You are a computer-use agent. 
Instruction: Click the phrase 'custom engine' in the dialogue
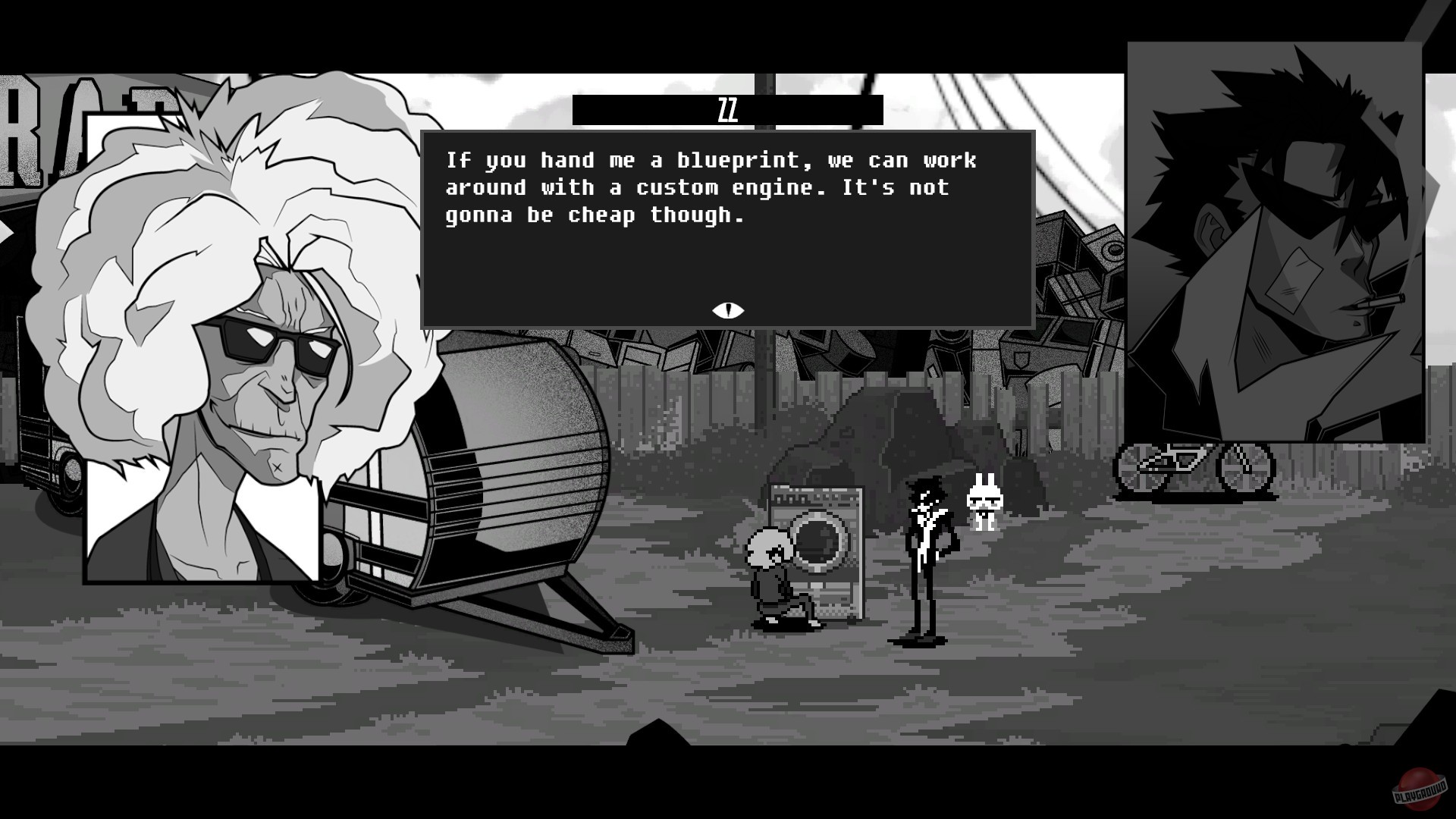pyautogui.click(x=720, y=187)
